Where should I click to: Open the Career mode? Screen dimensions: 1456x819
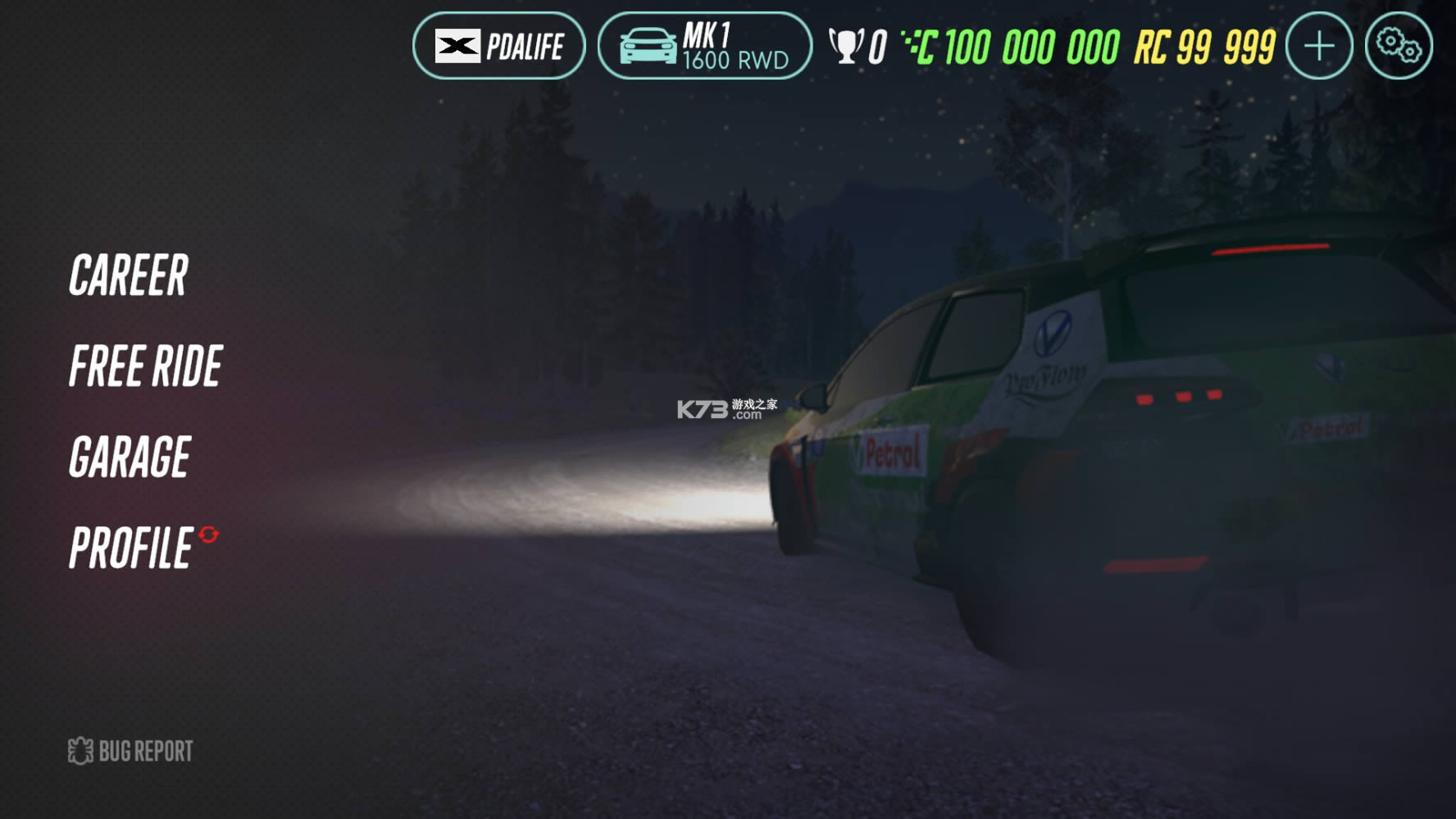coord(129,275)
